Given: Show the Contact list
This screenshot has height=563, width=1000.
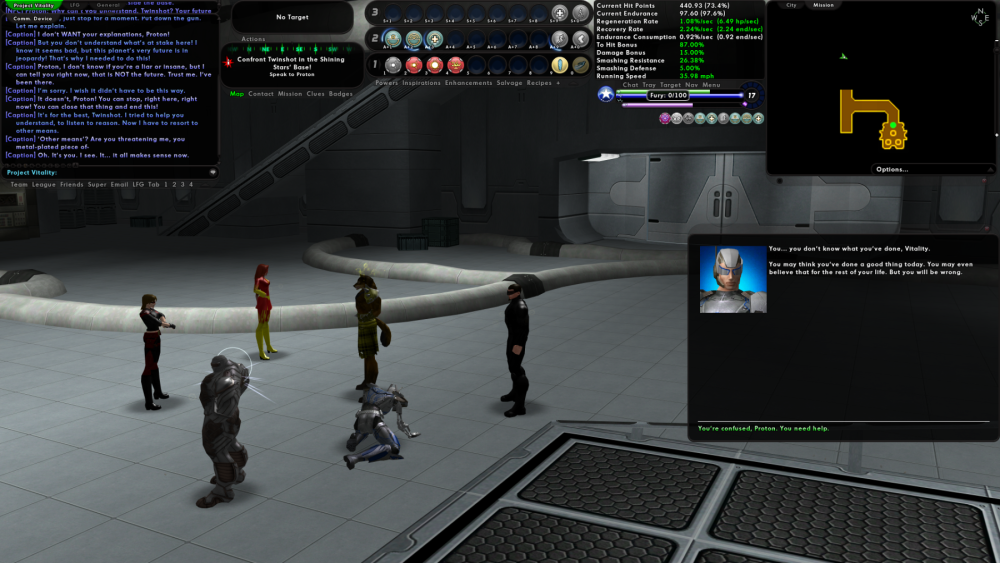Looking at the screenshot, I should pos(261,94).
